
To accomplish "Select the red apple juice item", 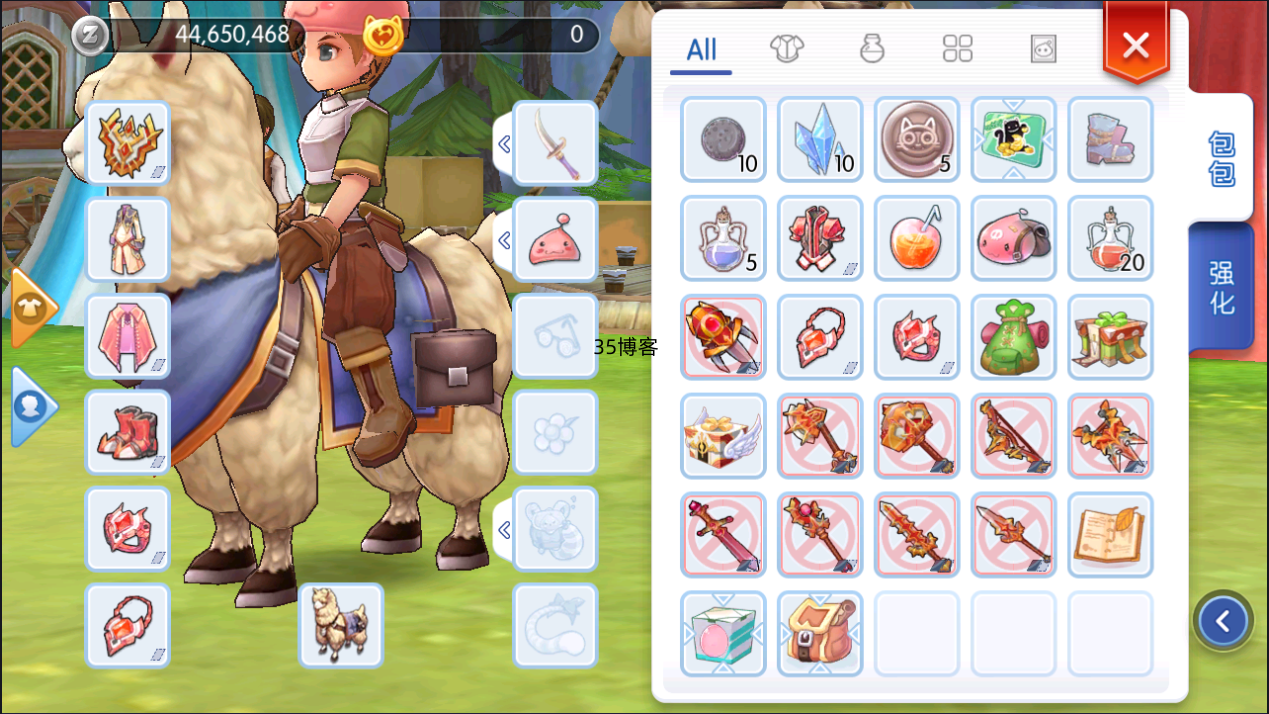I will tap(917, 238).
